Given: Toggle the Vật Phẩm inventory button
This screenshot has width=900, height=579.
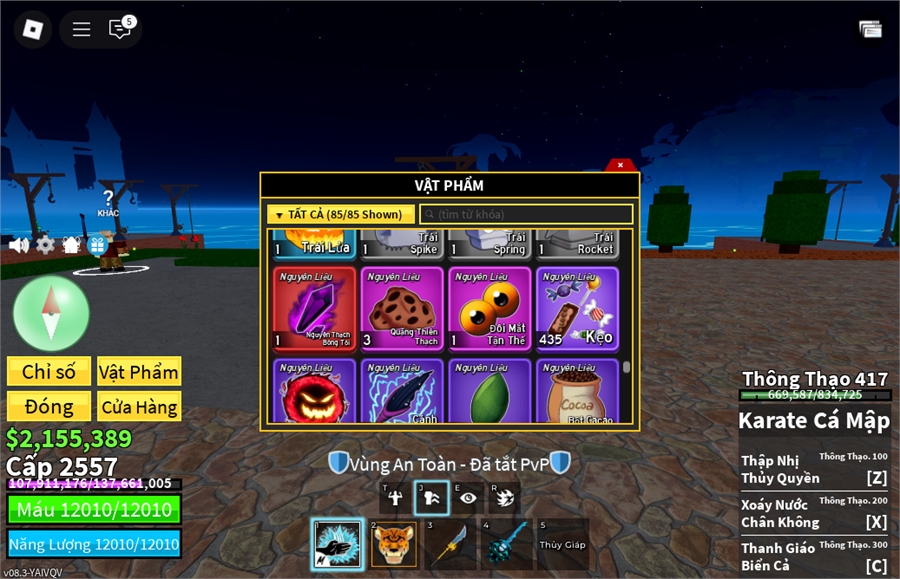Looking at the screenshot, I should [139, 372].
